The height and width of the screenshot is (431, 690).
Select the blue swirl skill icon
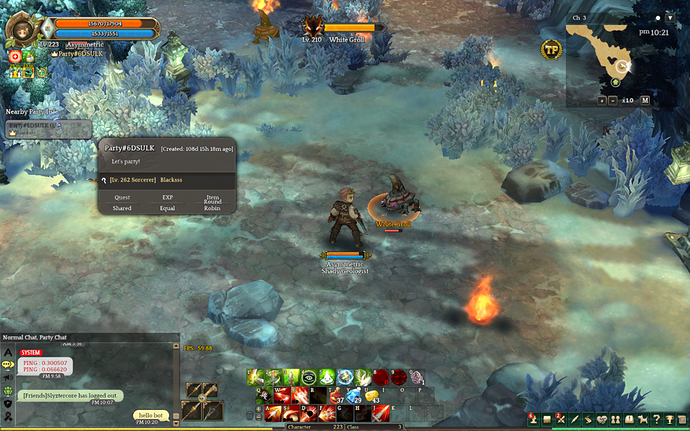click(x=343, y=377)
